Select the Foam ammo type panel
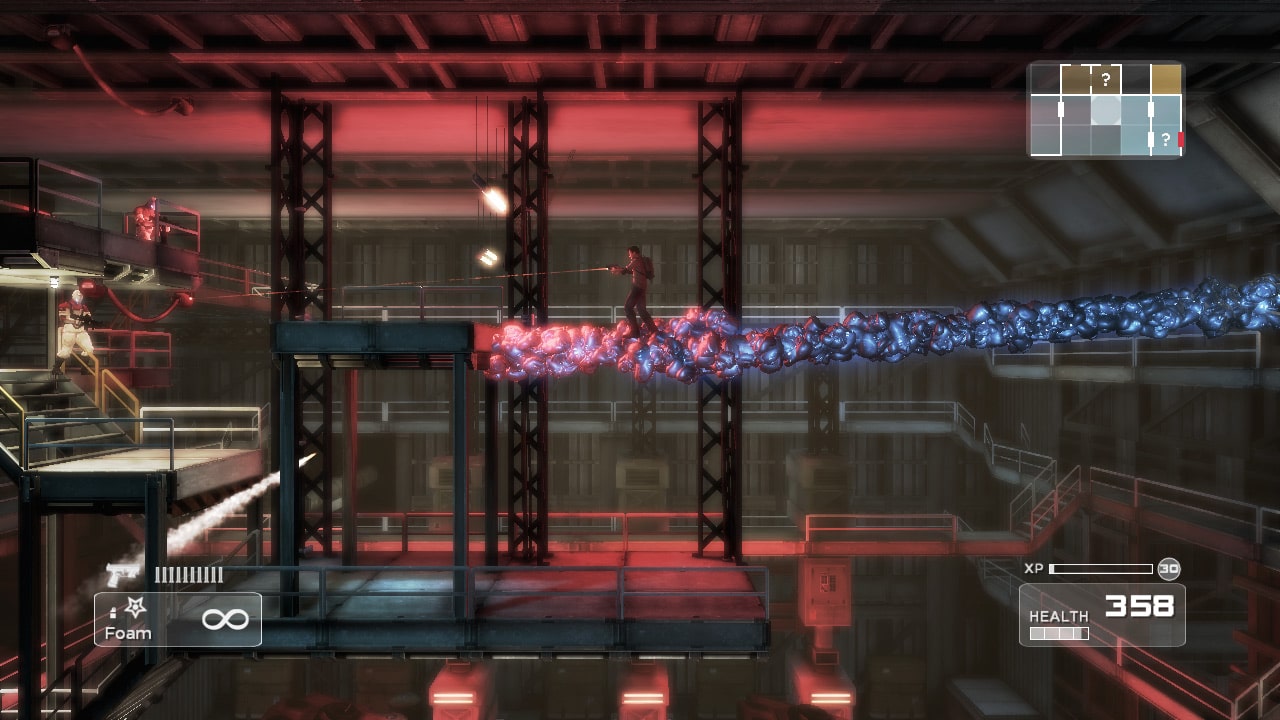This screenshot has width=1280, height=720. coord(178,619)
